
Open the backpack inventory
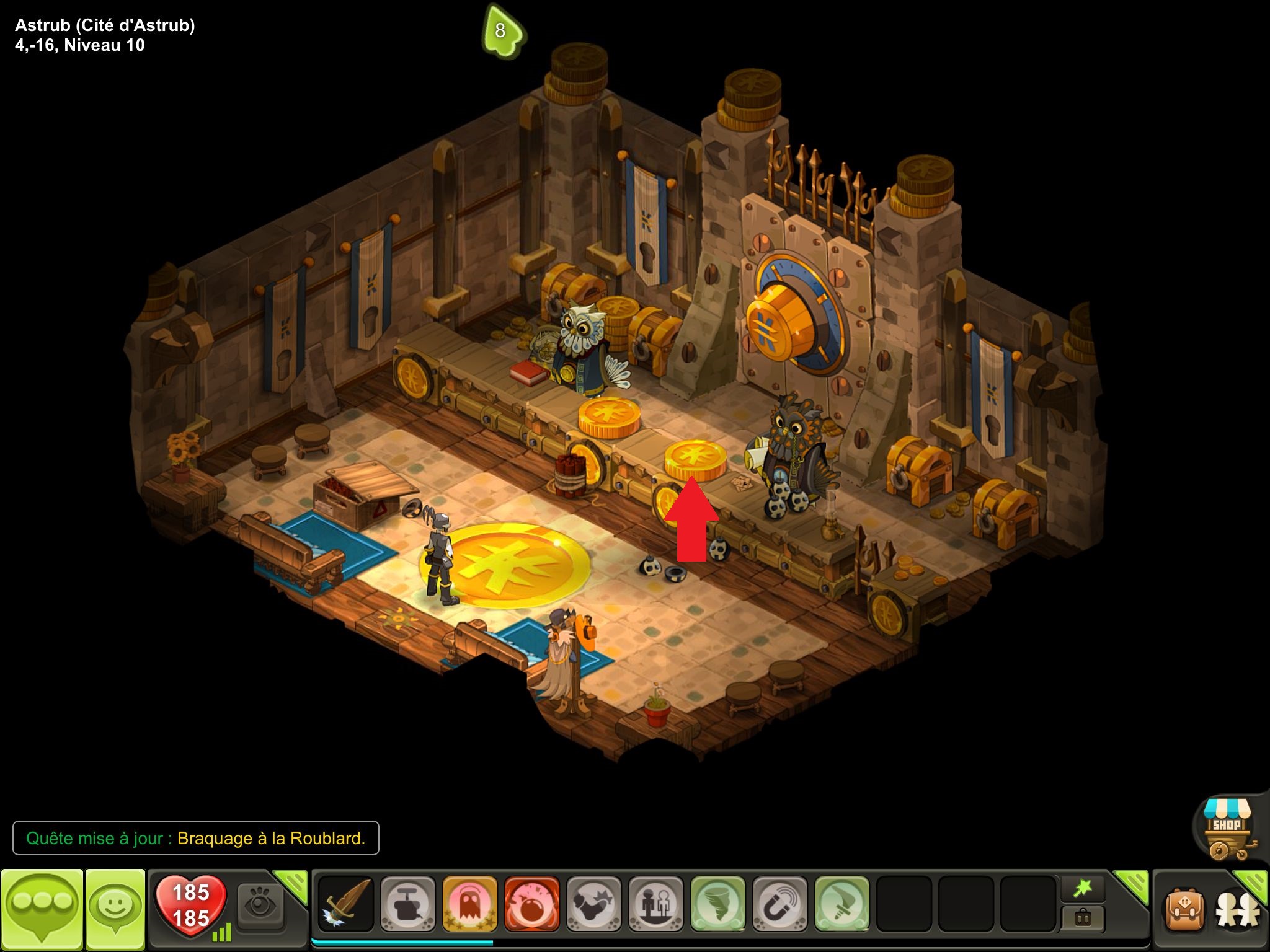click(x=1184, y=910)
